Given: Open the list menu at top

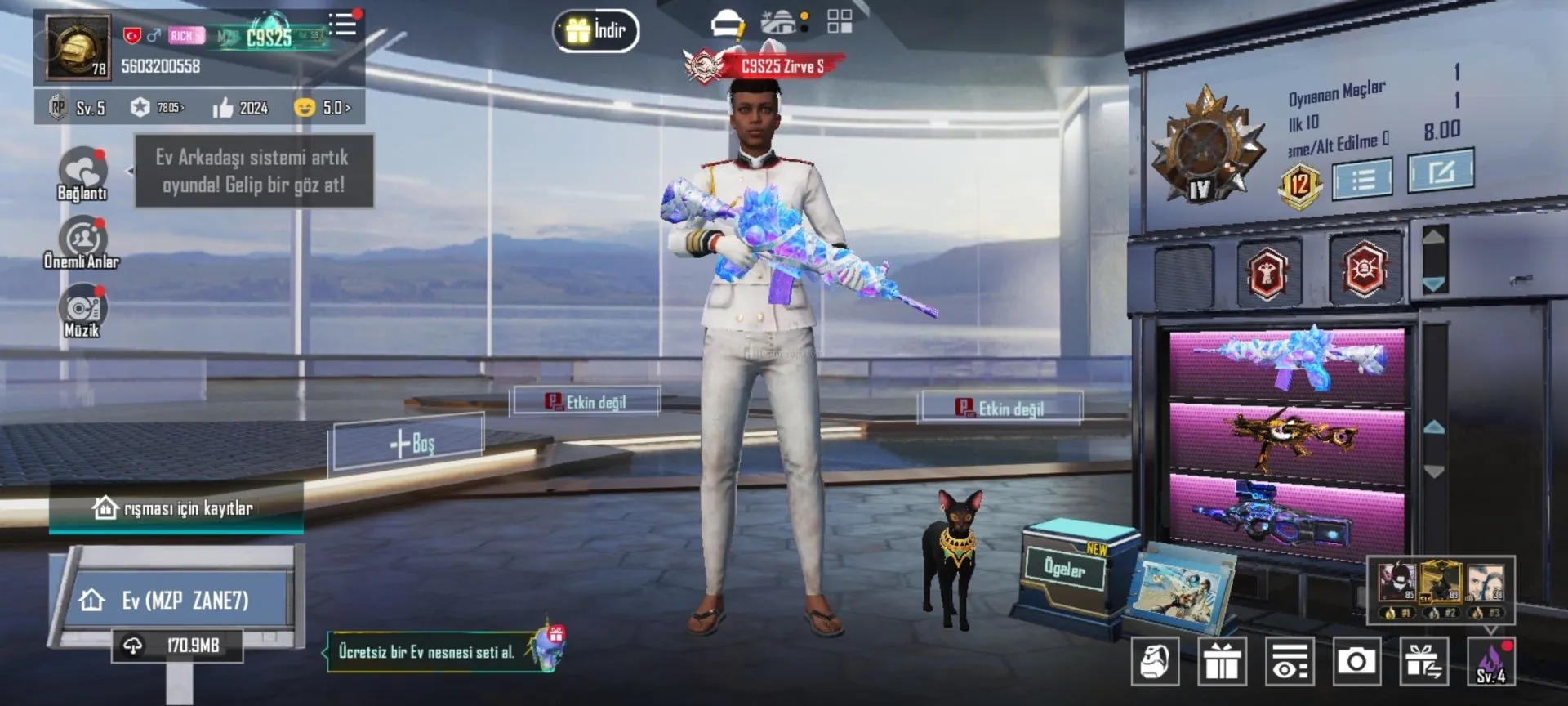Looking at the screenshot, I should (343, 25).
